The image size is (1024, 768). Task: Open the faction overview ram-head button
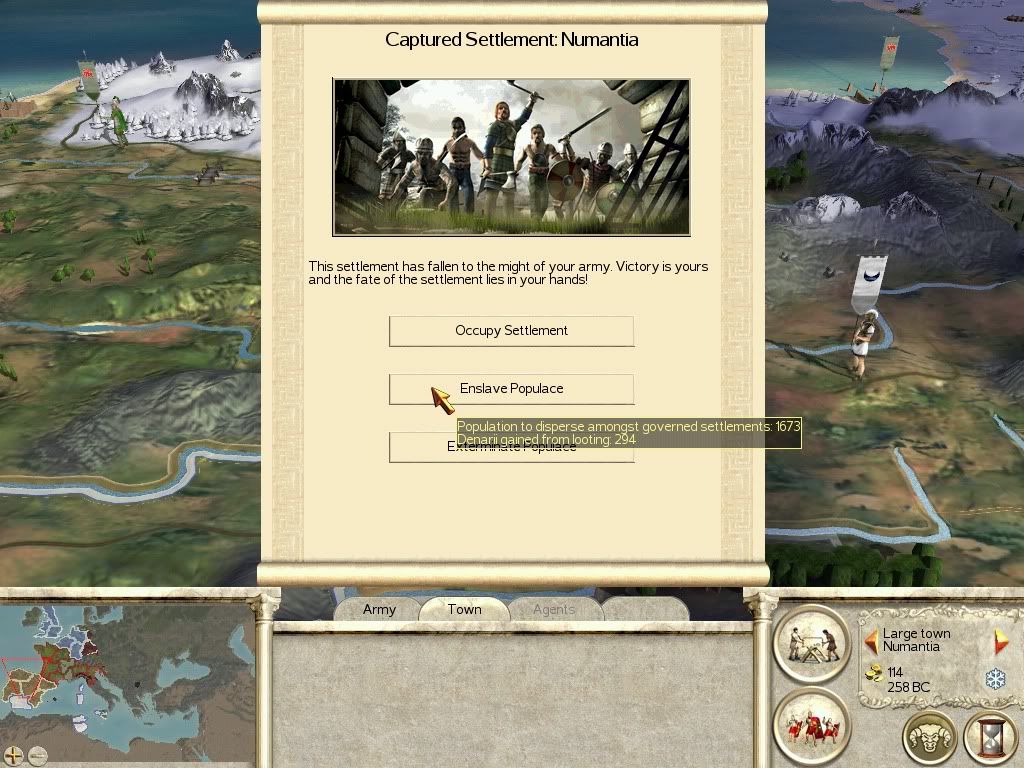(x=930, y=738)
